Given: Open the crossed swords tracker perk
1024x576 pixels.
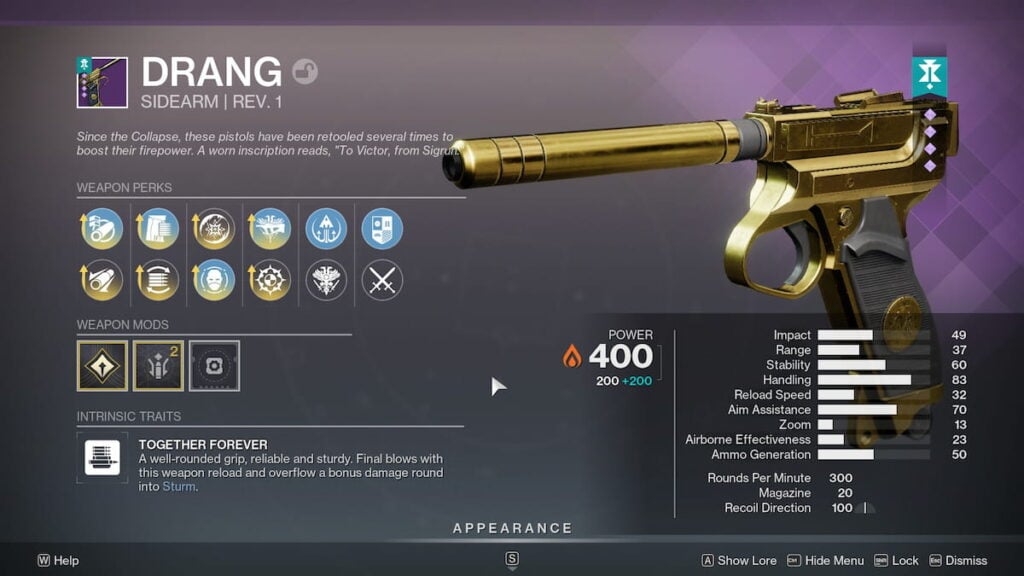Looking at the screenshot, I should click(x=382, y=280).
